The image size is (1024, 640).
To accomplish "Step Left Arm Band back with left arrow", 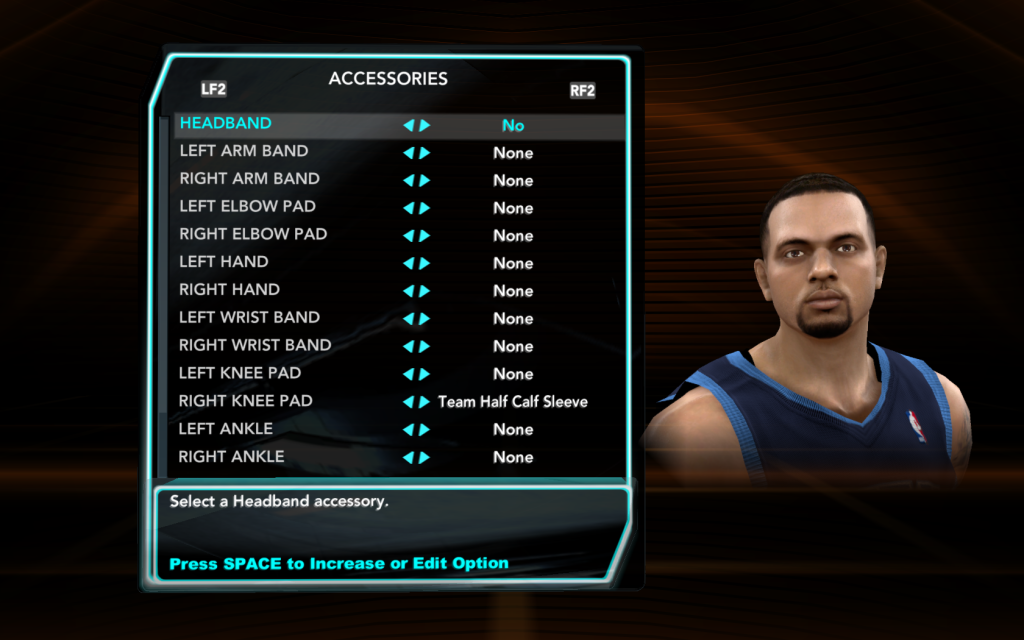I will (408, 153).
